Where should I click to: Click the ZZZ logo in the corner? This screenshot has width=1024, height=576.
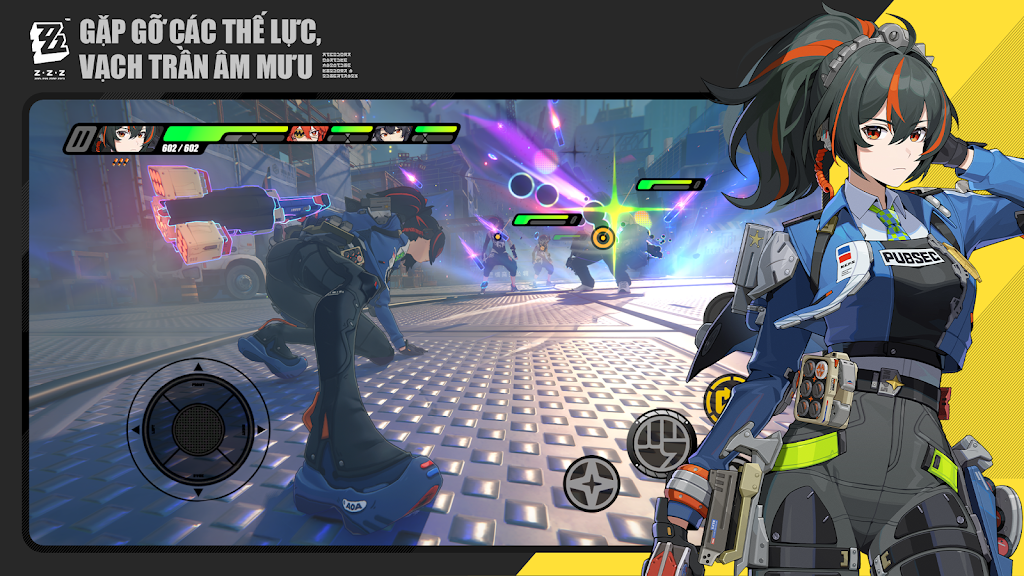pos(48,45)
